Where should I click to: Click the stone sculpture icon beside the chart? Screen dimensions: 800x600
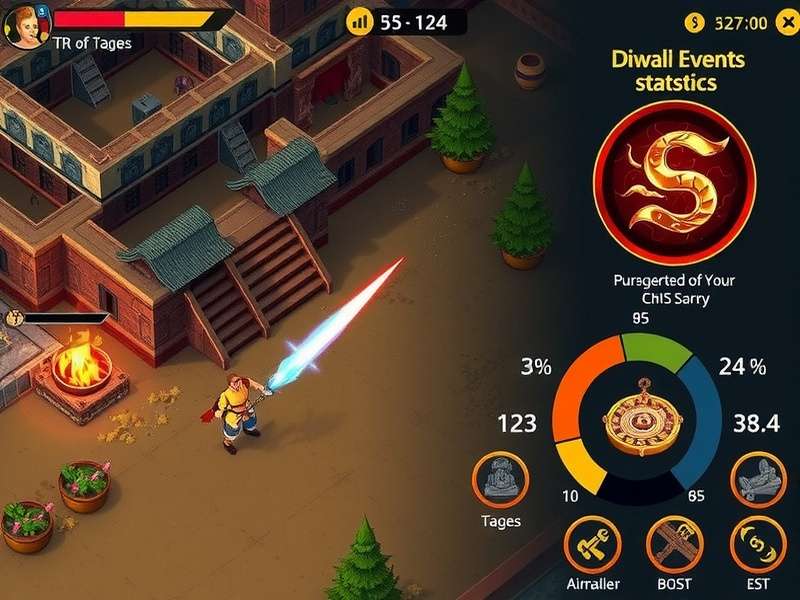pyautogui.click(x=755, y=478)
